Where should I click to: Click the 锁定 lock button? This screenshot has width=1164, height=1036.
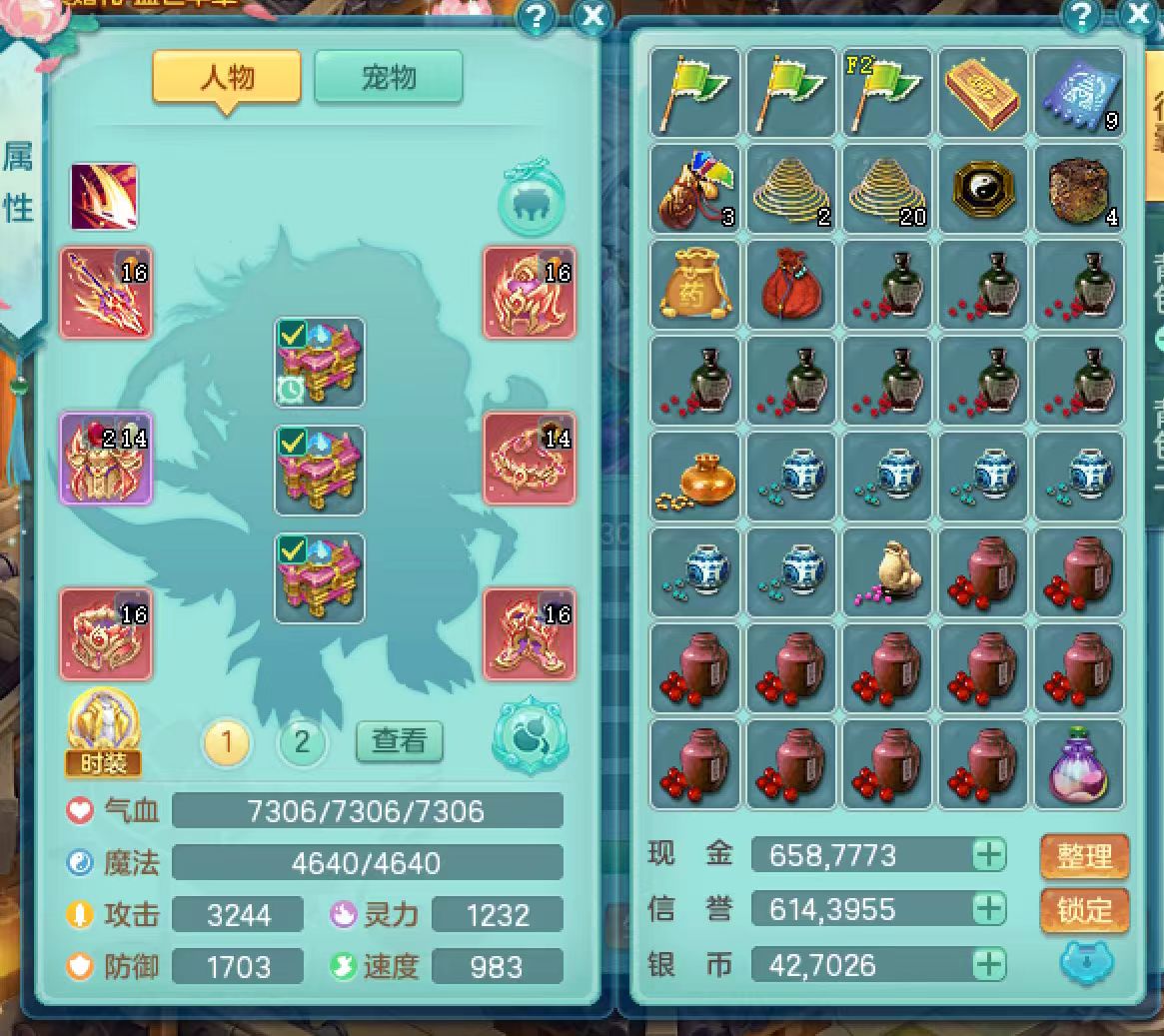click(1084, 910)
